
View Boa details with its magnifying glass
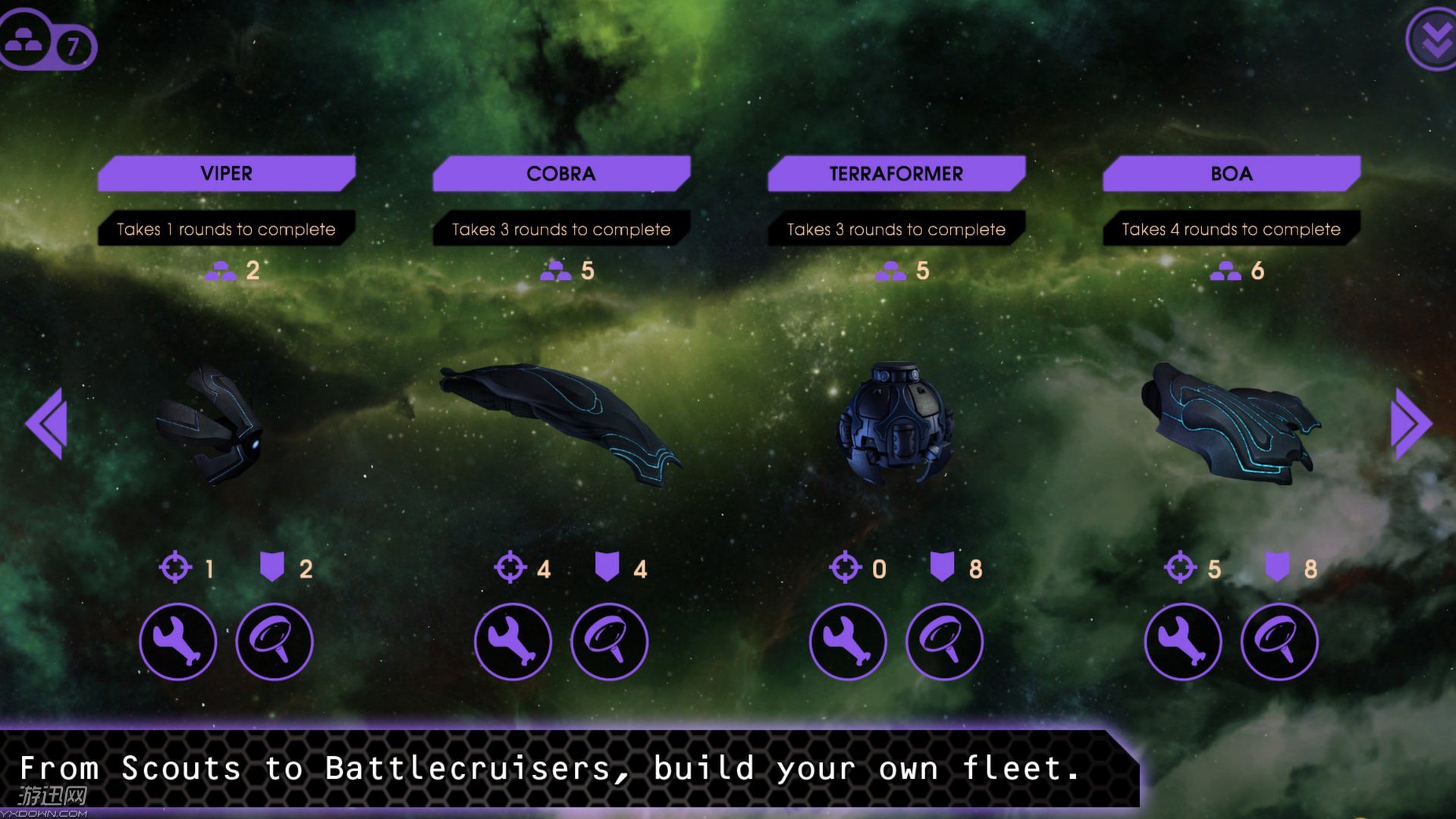[1279, 642]
